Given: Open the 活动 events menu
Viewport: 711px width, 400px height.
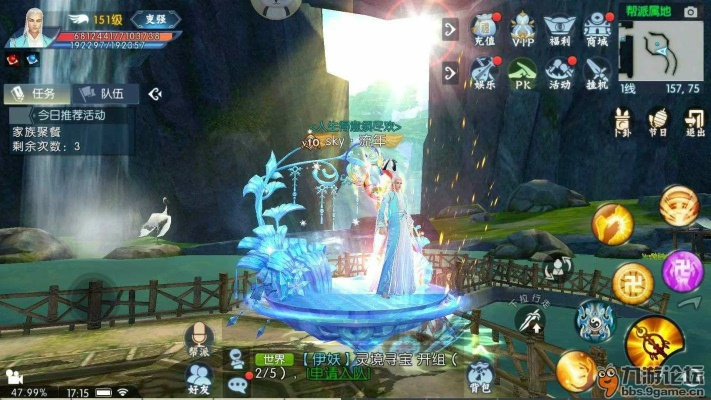Looking at the screenshot, I should pyautogui.click(x=561, y=73).
